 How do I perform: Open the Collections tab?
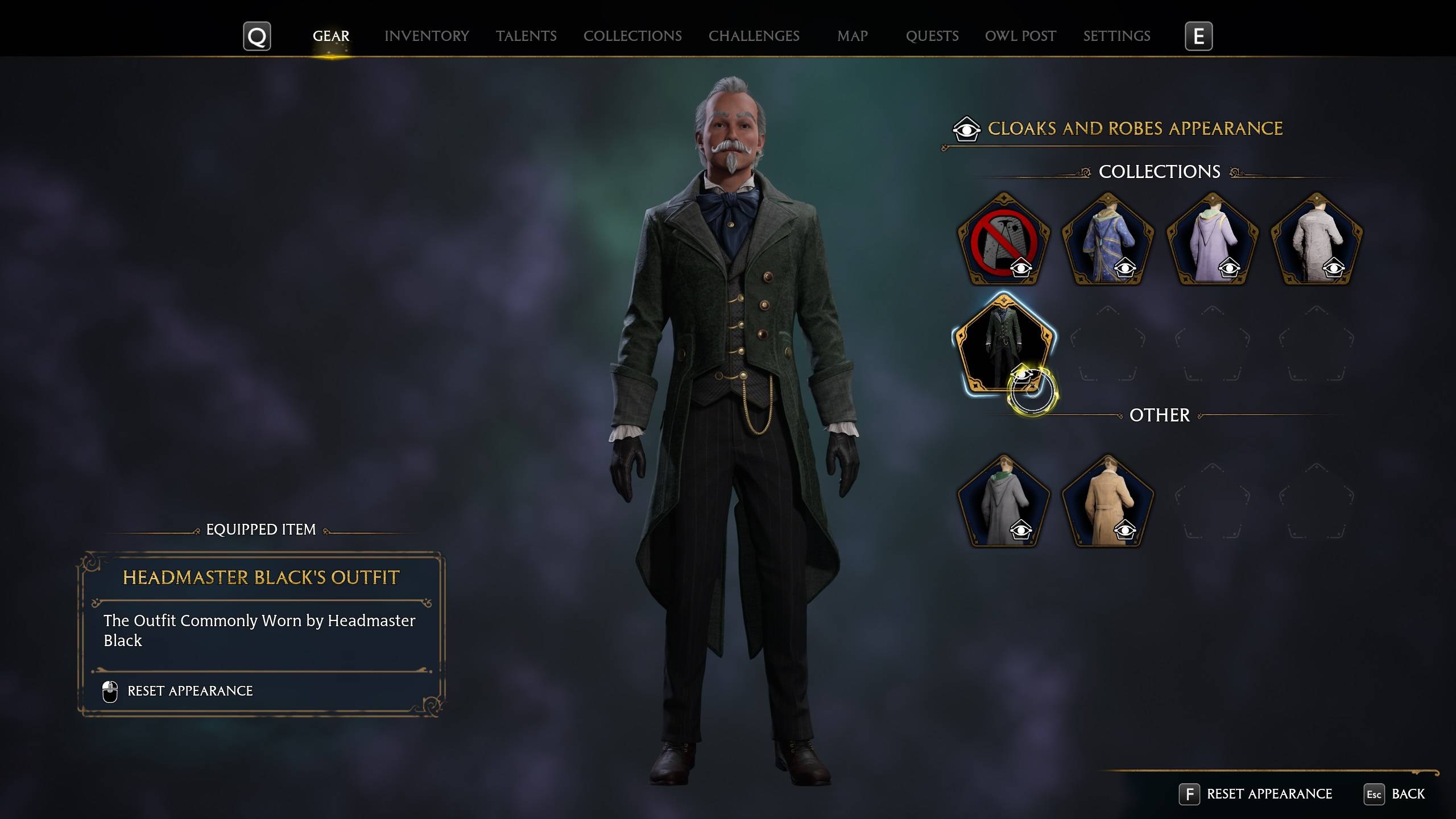632,36
